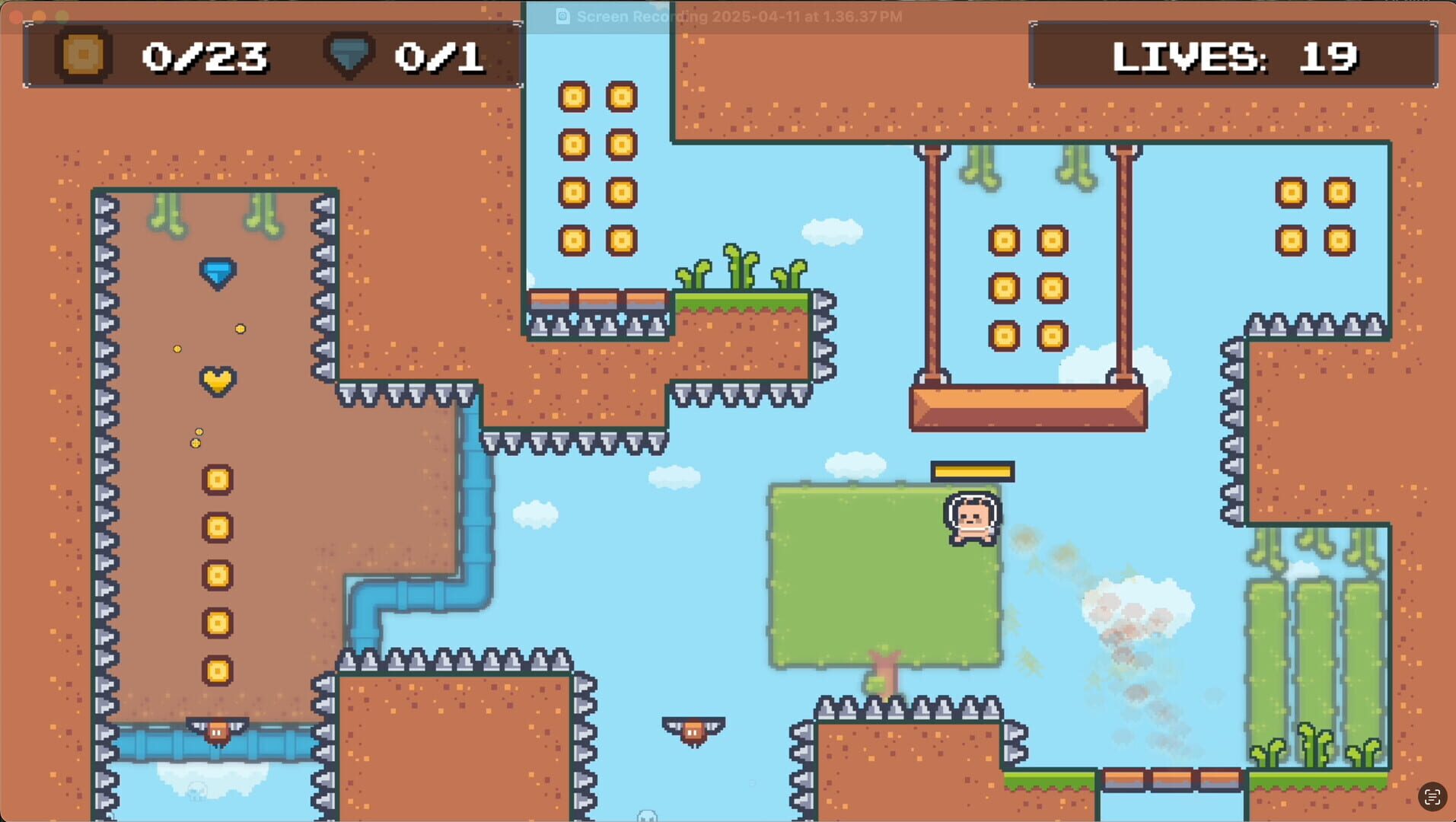The height and width of the screenshot is (822, 1456).
Task: Click the 0/23 coin counter text
Action: point(207,55)
